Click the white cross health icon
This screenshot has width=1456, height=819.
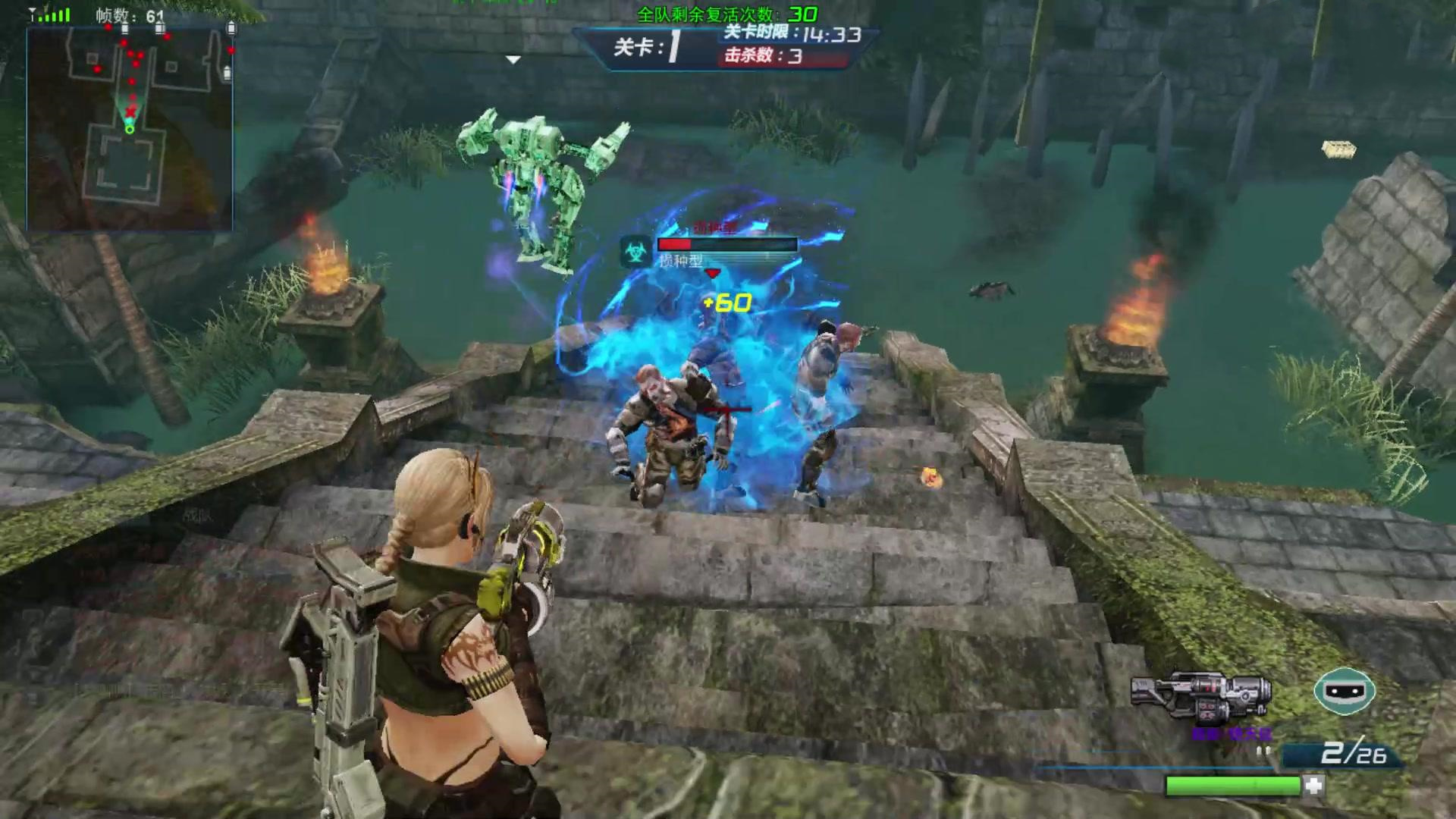pos(1314,785)
